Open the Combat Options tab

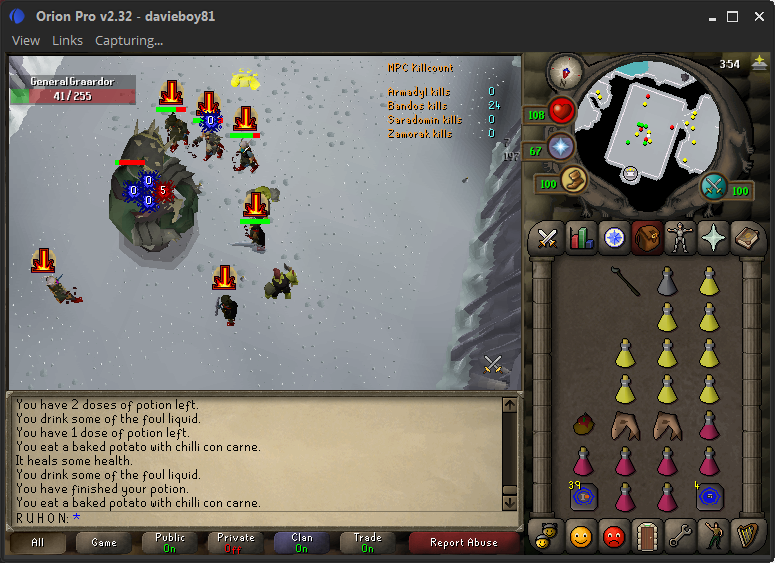[547, 237]
